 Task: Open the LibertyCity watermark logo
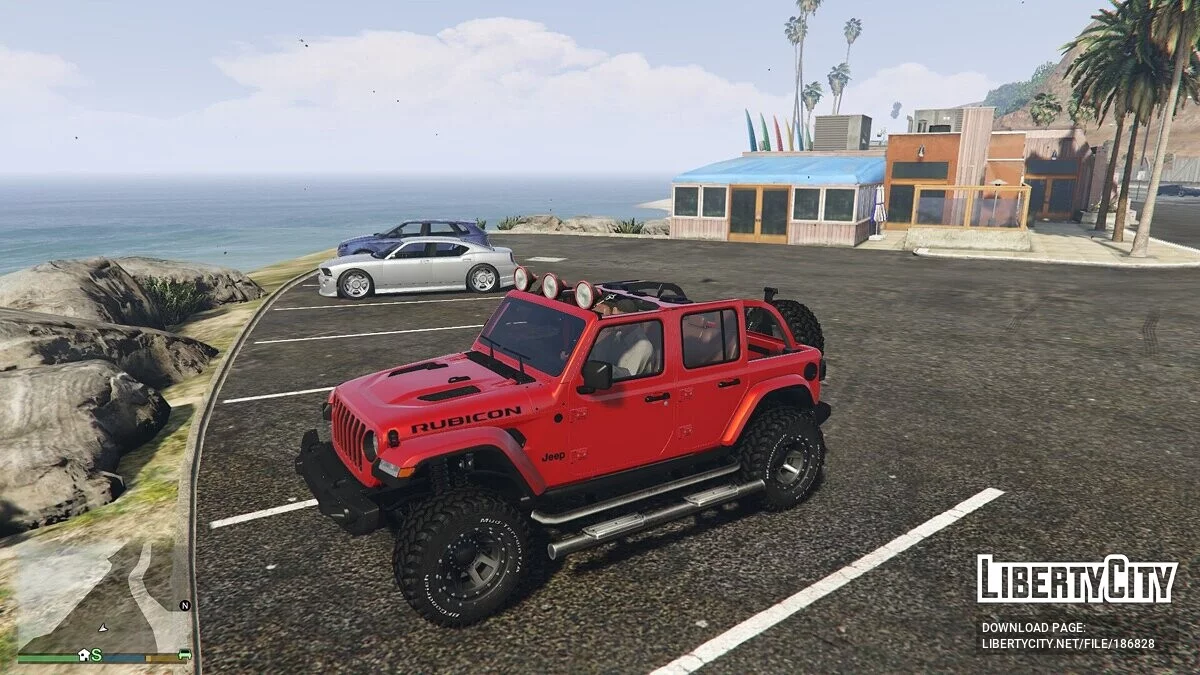point(1077,579)
